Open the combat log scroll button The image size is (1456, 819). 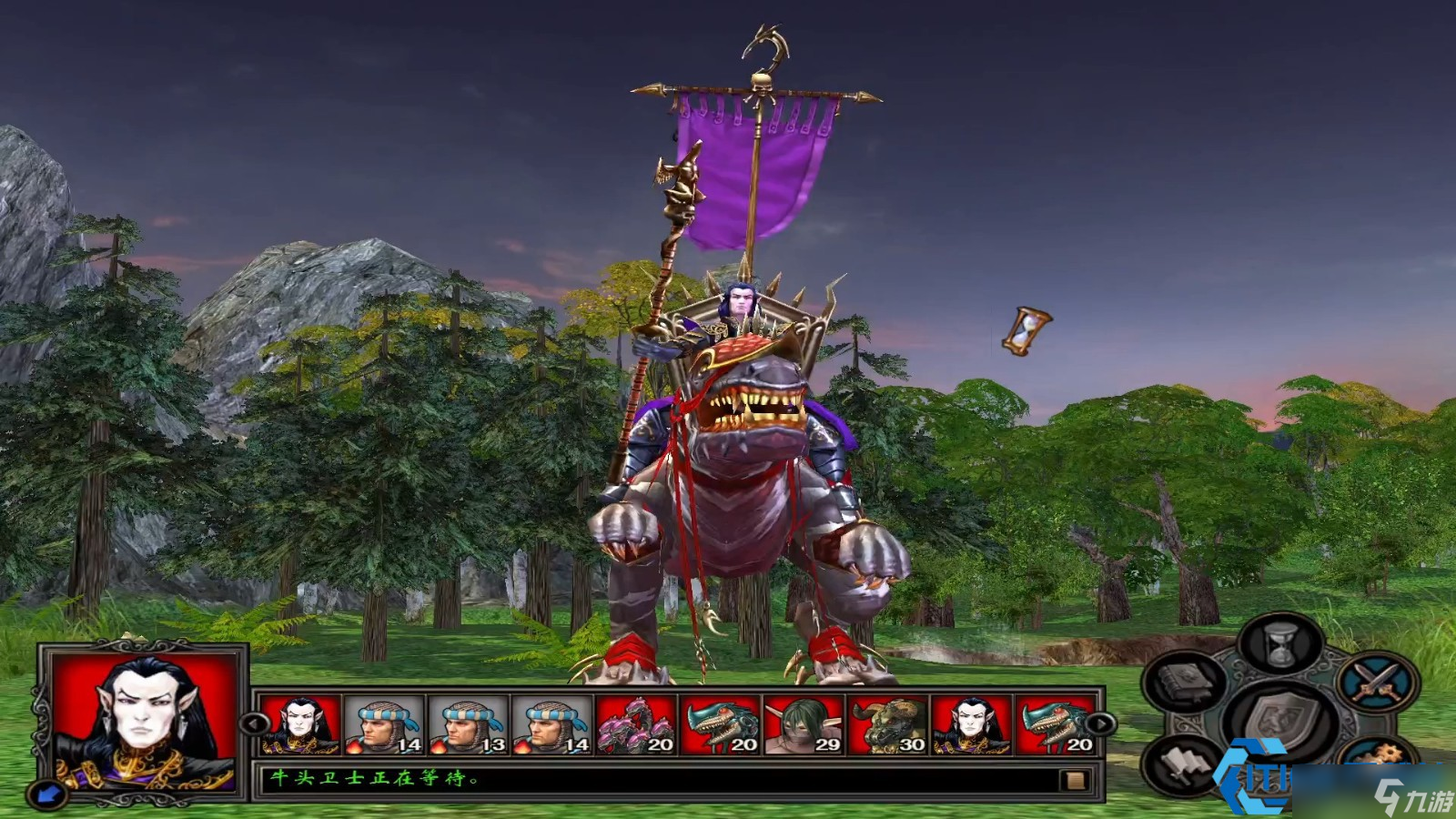[1075, 780]
